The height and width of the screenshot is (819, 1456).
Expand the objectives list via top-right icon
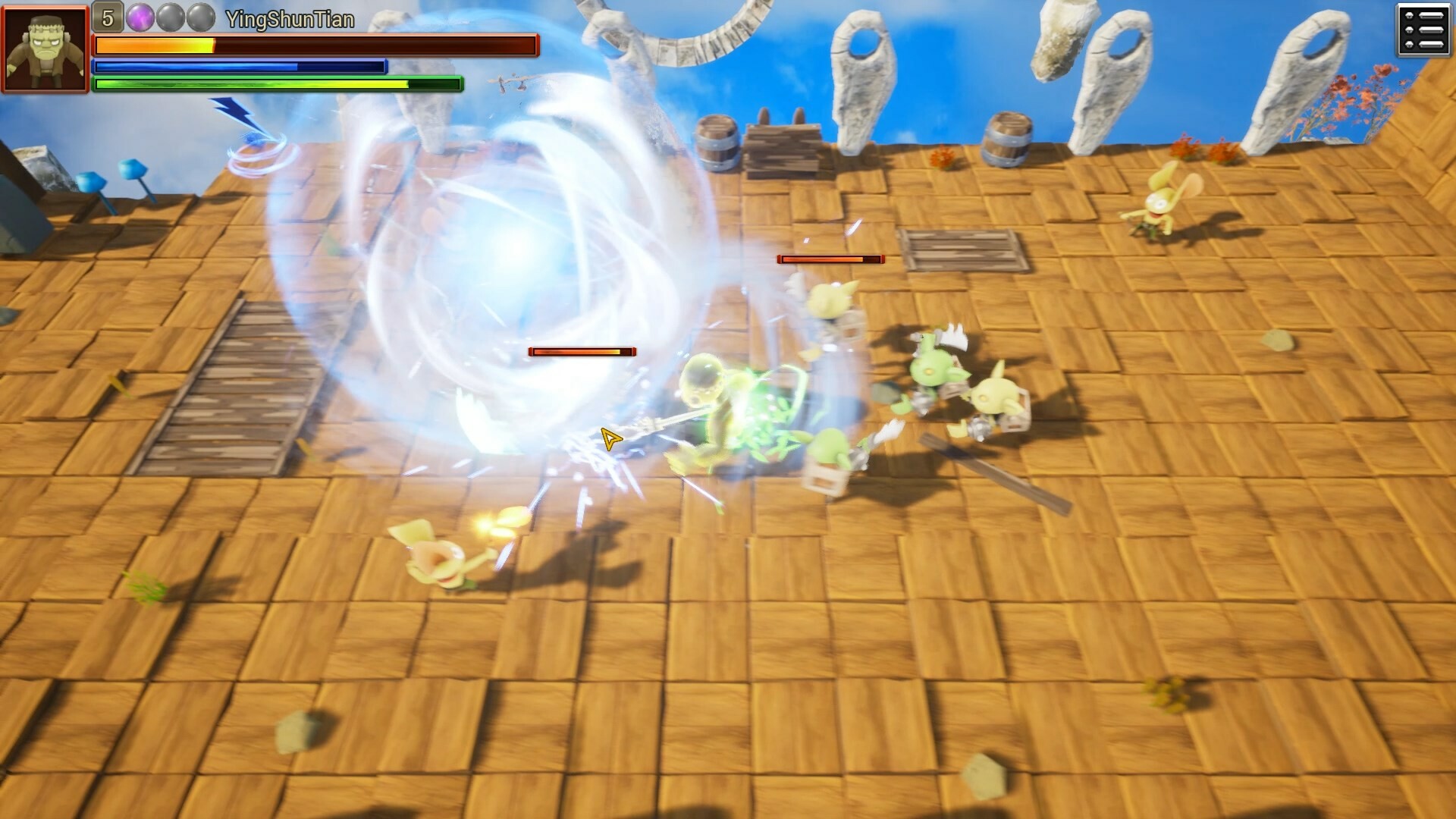[x=1423, y=30]
